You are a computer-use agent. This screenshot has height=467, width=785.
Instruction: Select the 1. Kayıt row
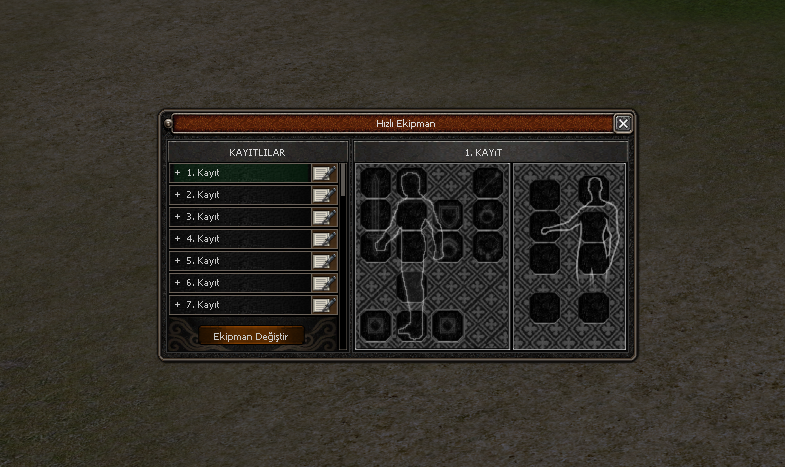tap(240, 173)
